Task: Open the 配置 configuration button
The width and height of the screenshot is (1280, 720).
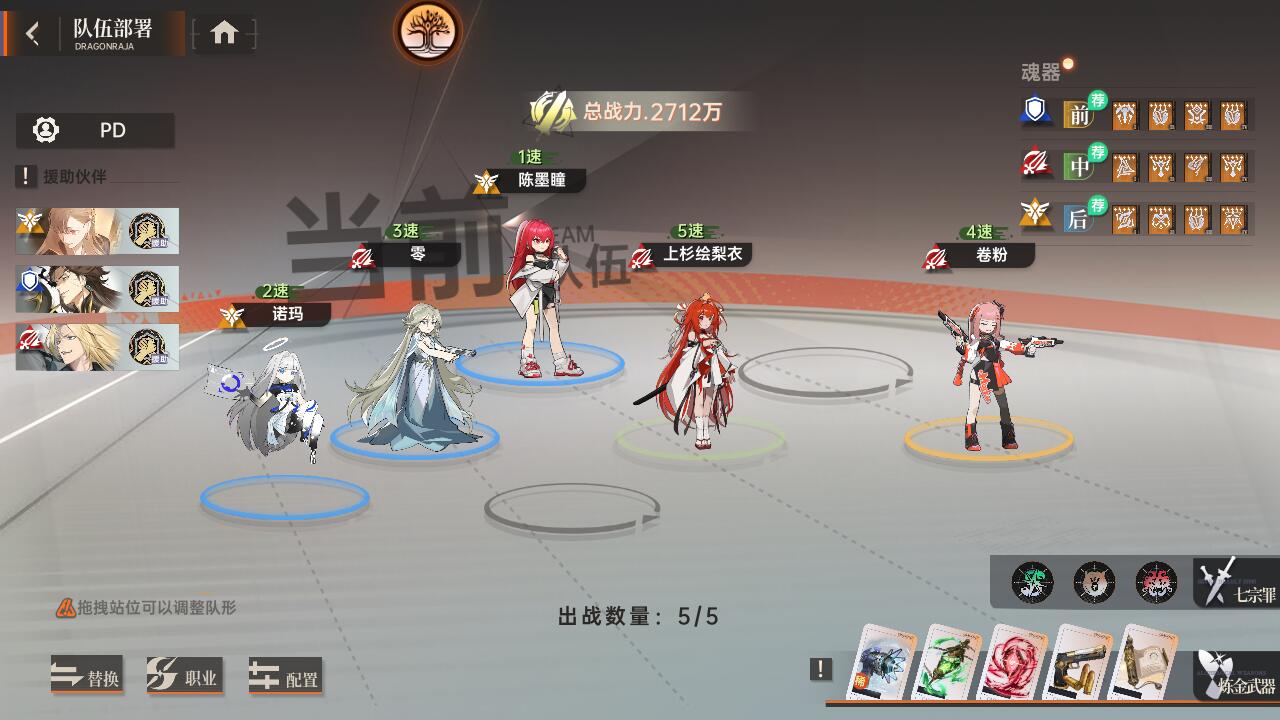Action: [x=286, y=678]
